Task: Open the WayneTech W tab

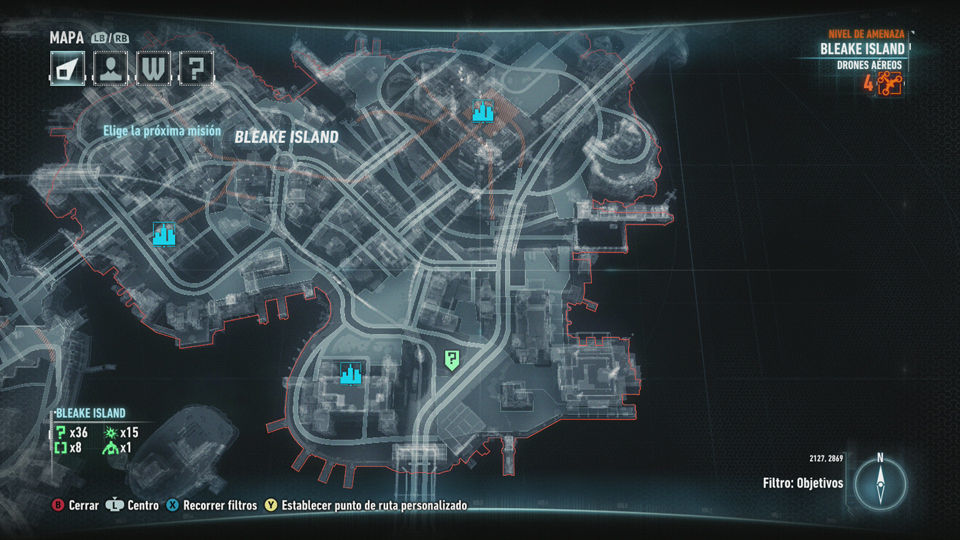Action: click(x=153, y=69)
